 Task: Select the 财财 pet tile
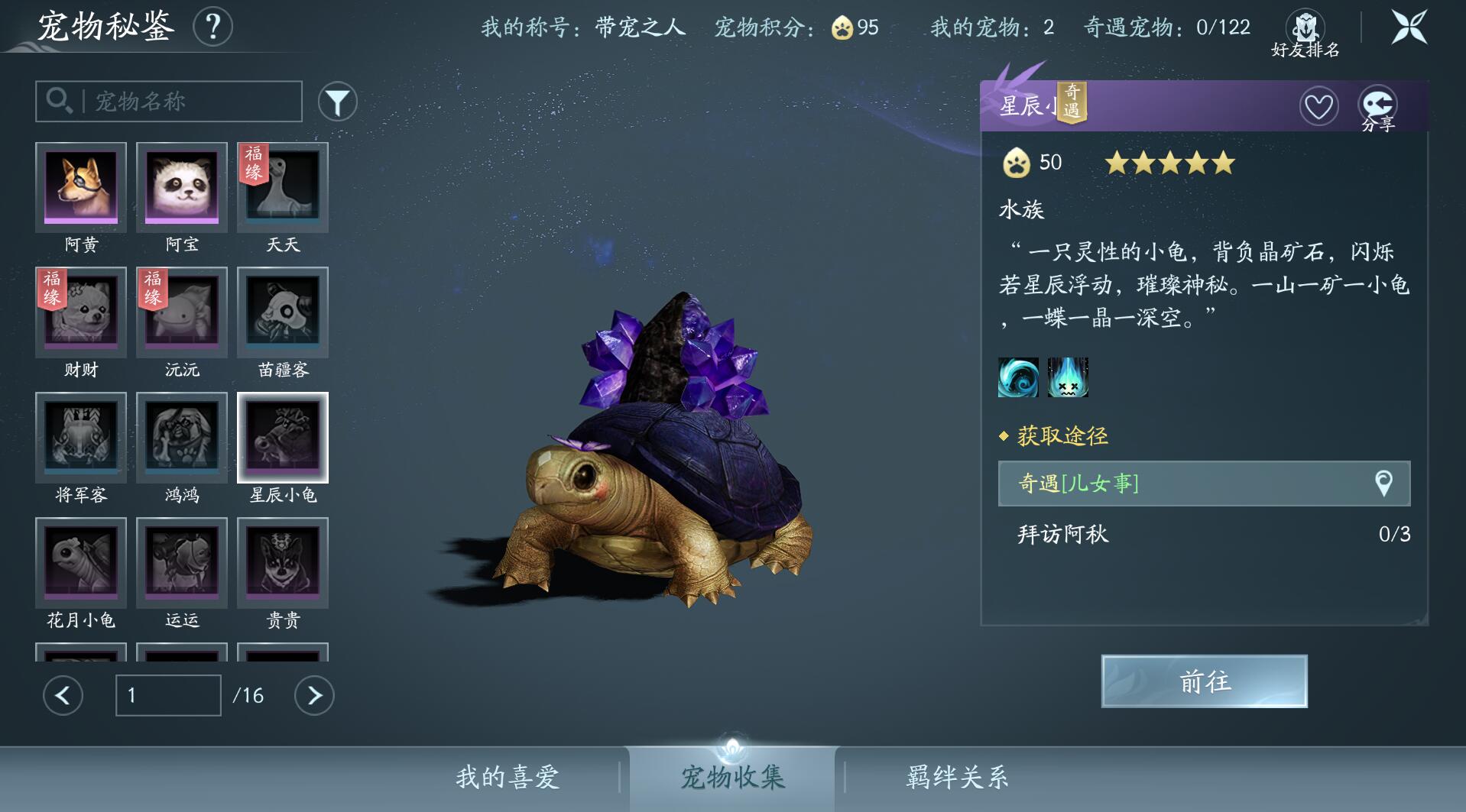tap(81, 313)
